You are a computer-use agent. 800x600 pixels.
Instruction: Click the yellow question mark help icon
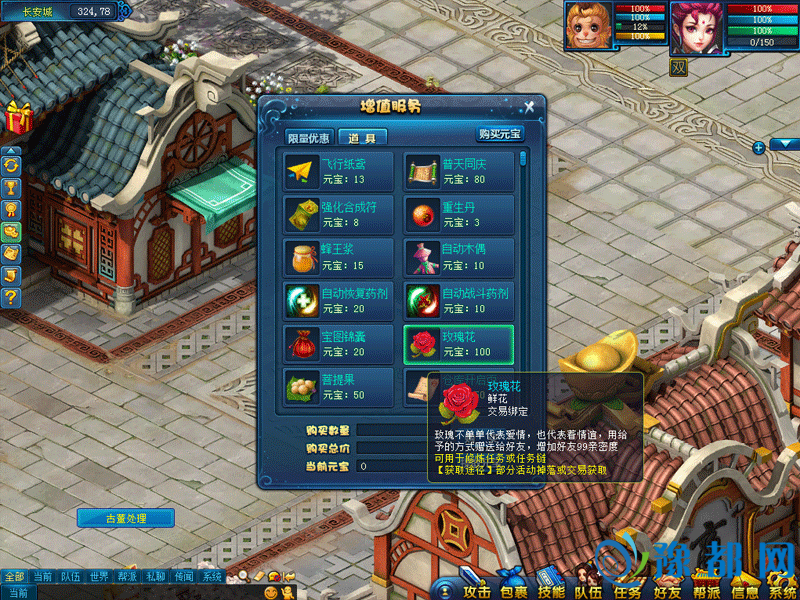[12, 297]
